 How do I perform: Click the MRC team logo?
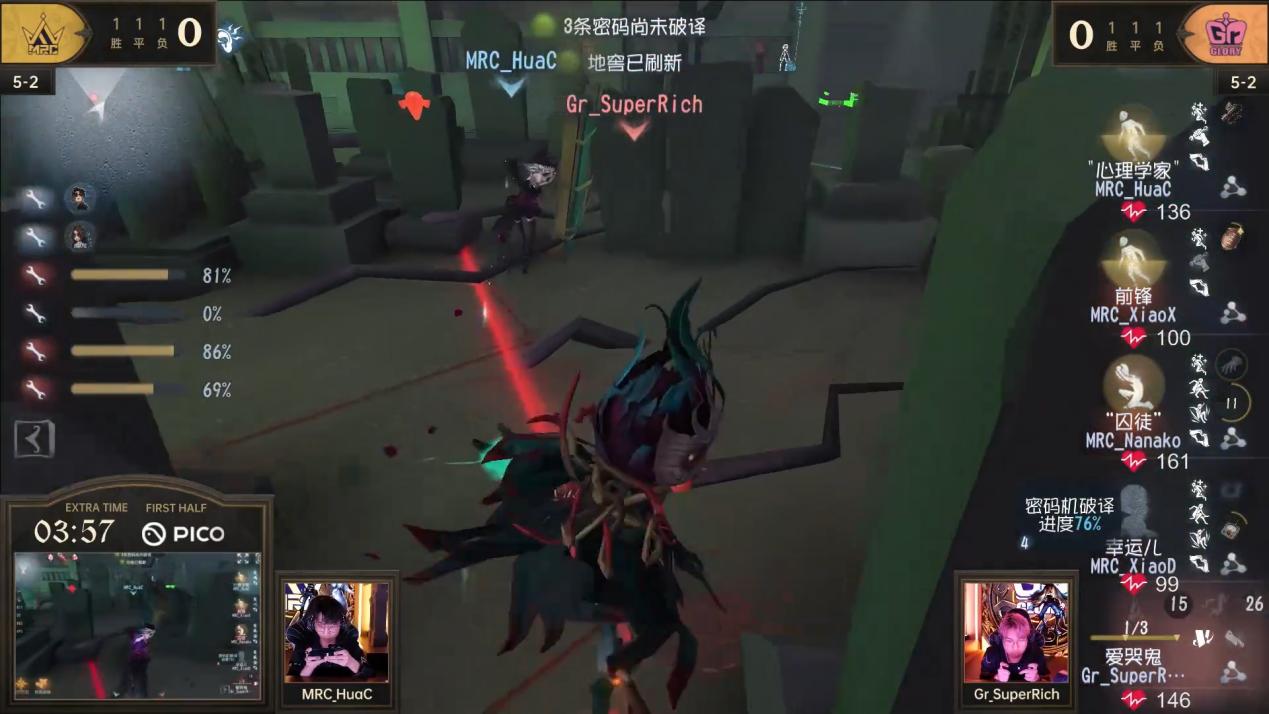click(x=43, y=33)
